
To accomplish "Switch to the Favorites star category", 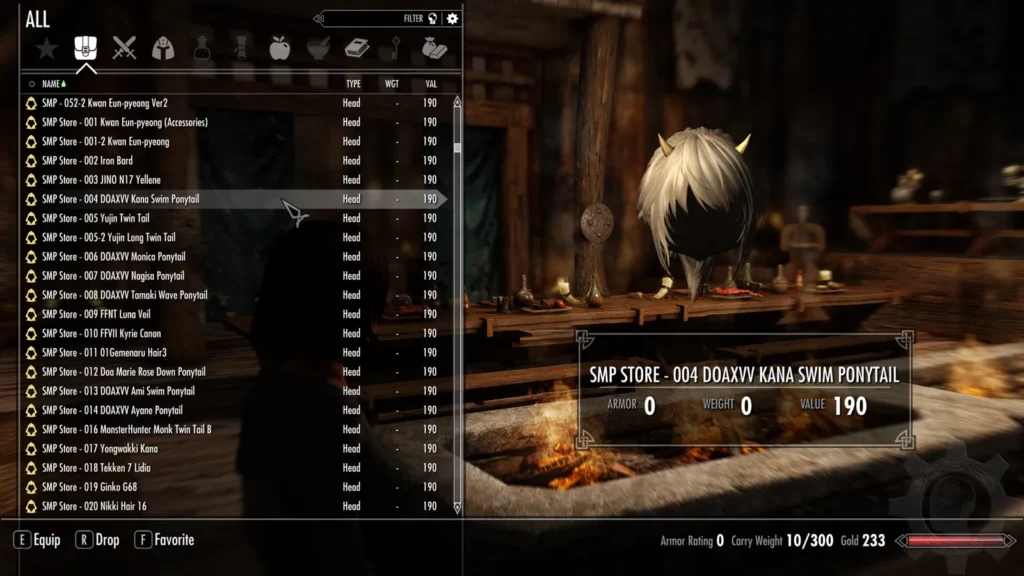I will tap(46, 48).
